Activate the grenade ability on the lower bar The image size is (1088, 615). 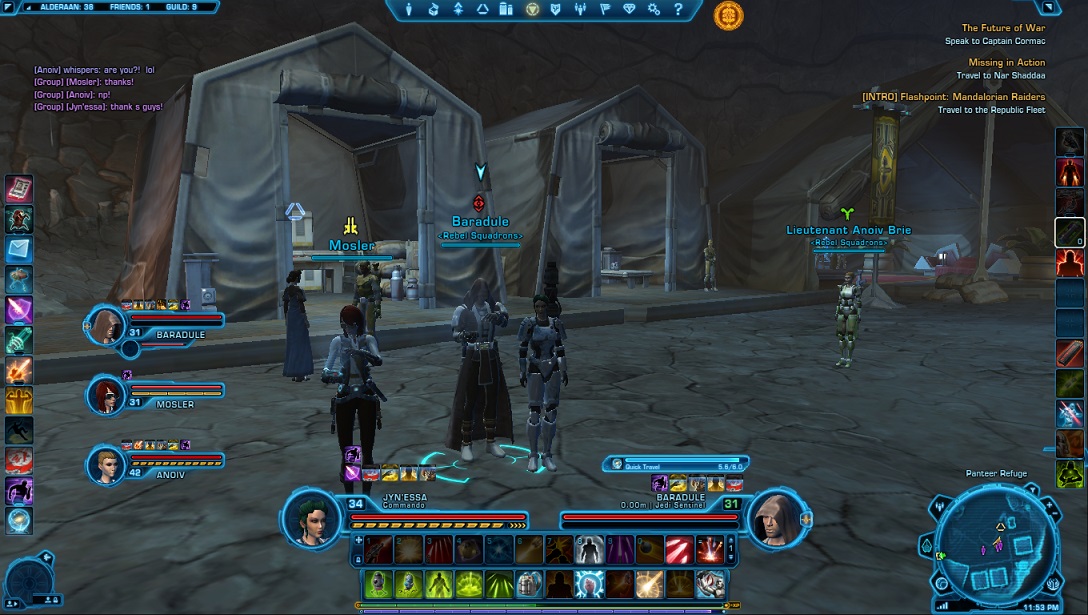coord(378,583)
